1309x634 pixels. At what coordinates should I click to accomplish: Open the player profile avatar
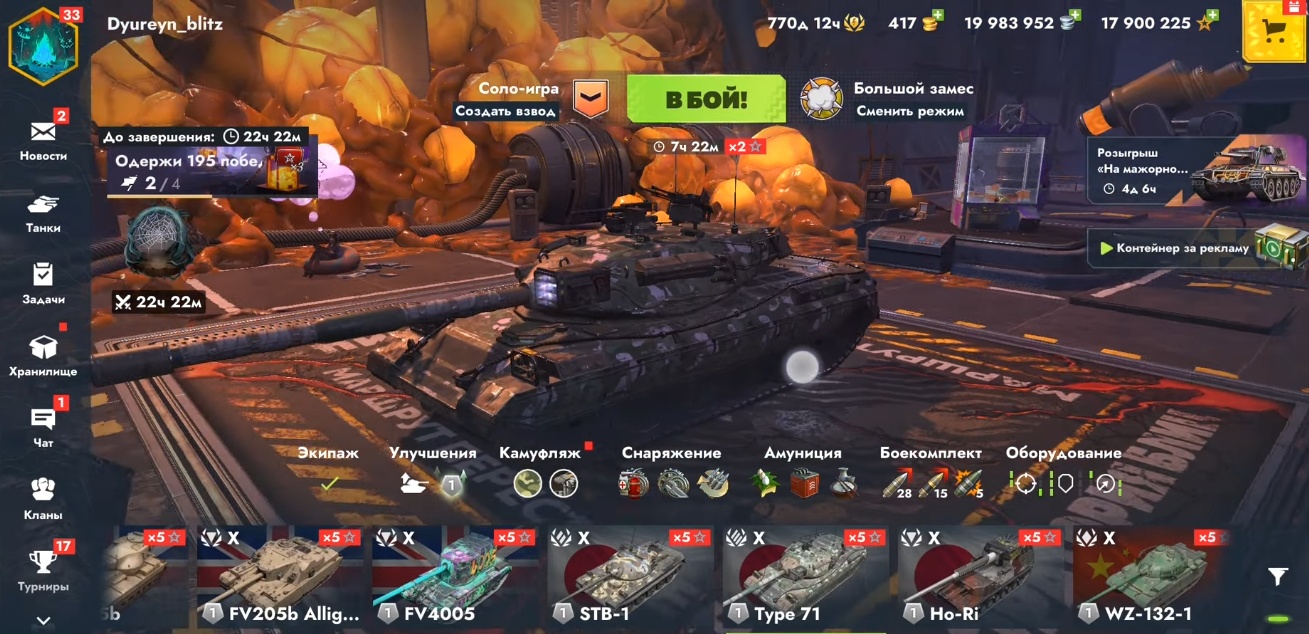pos(43,47)
